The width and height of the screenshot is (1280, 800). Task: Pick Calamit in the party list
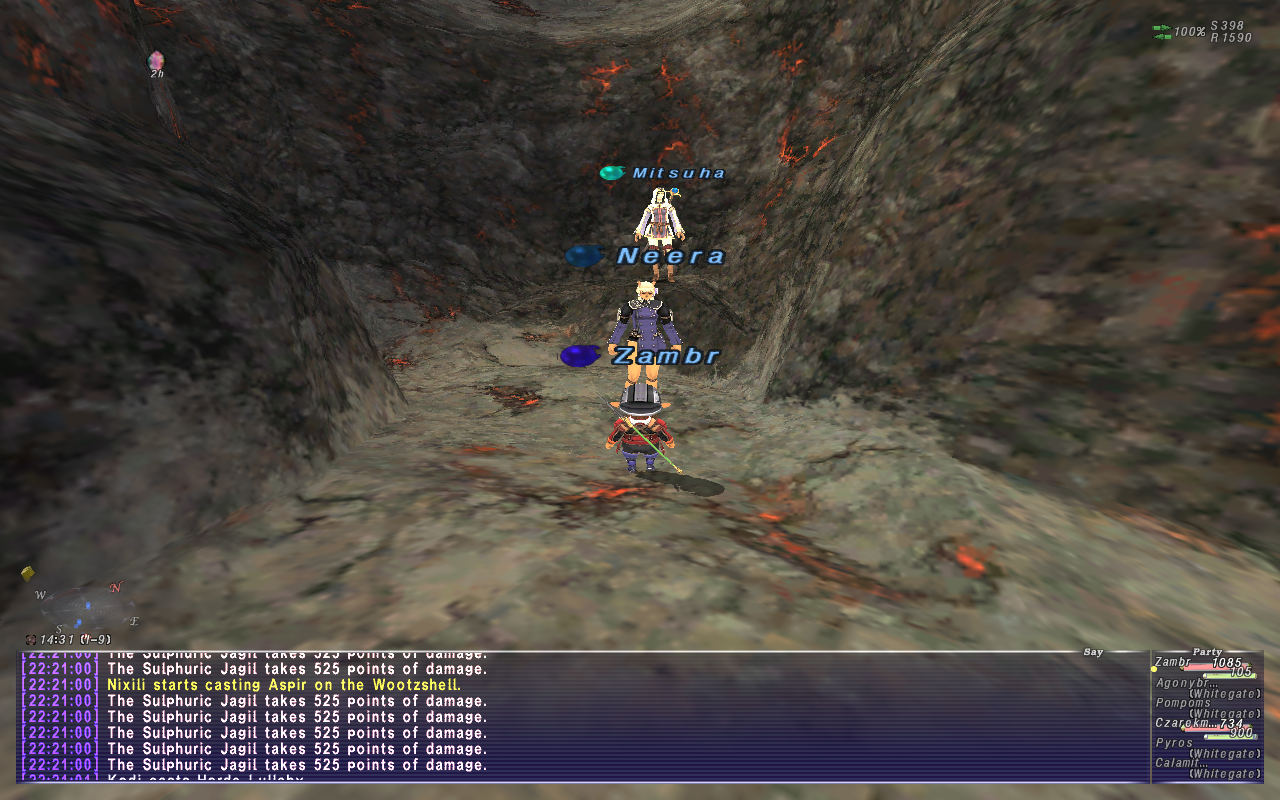[x=1180, y=763]
